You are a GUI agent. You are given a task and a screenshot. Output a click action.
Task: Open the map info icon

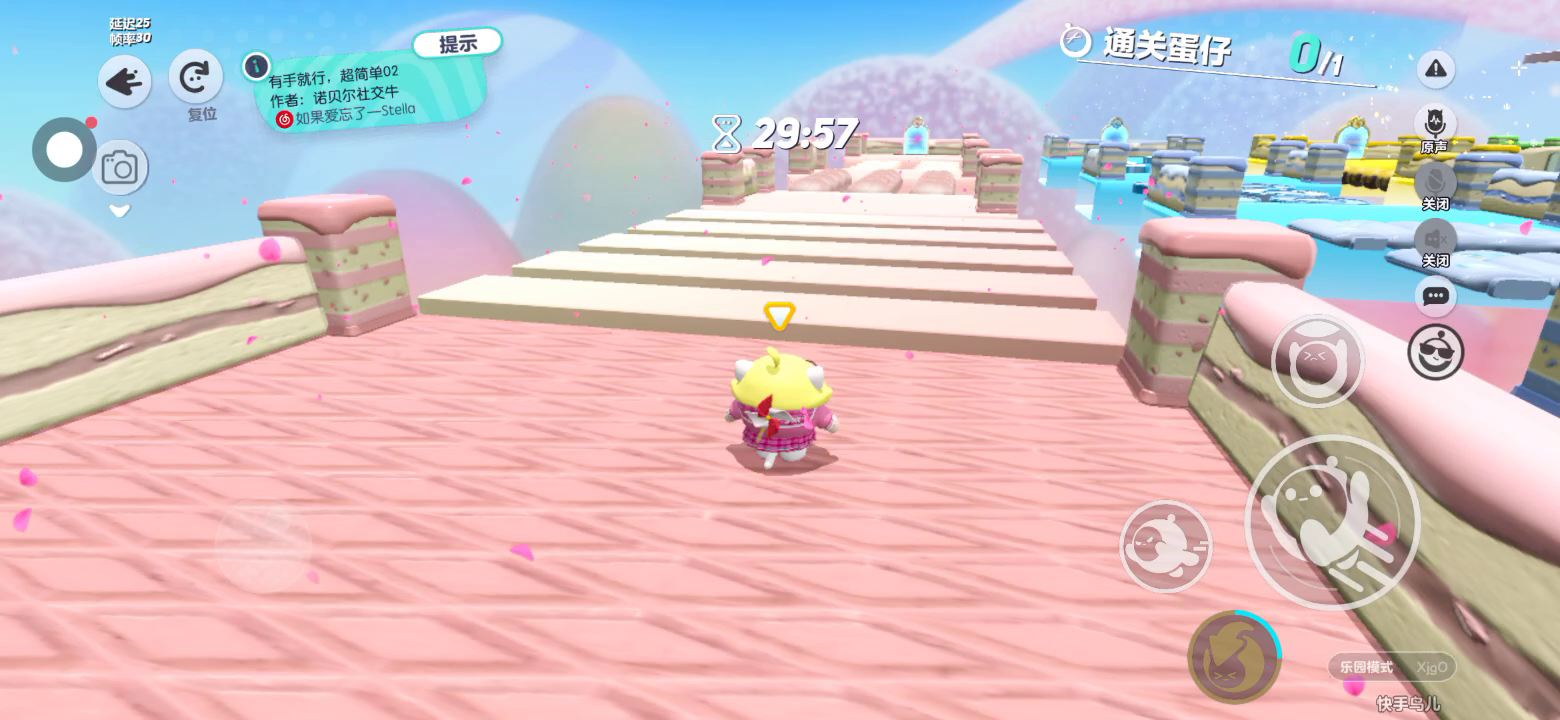pos(256,67)
